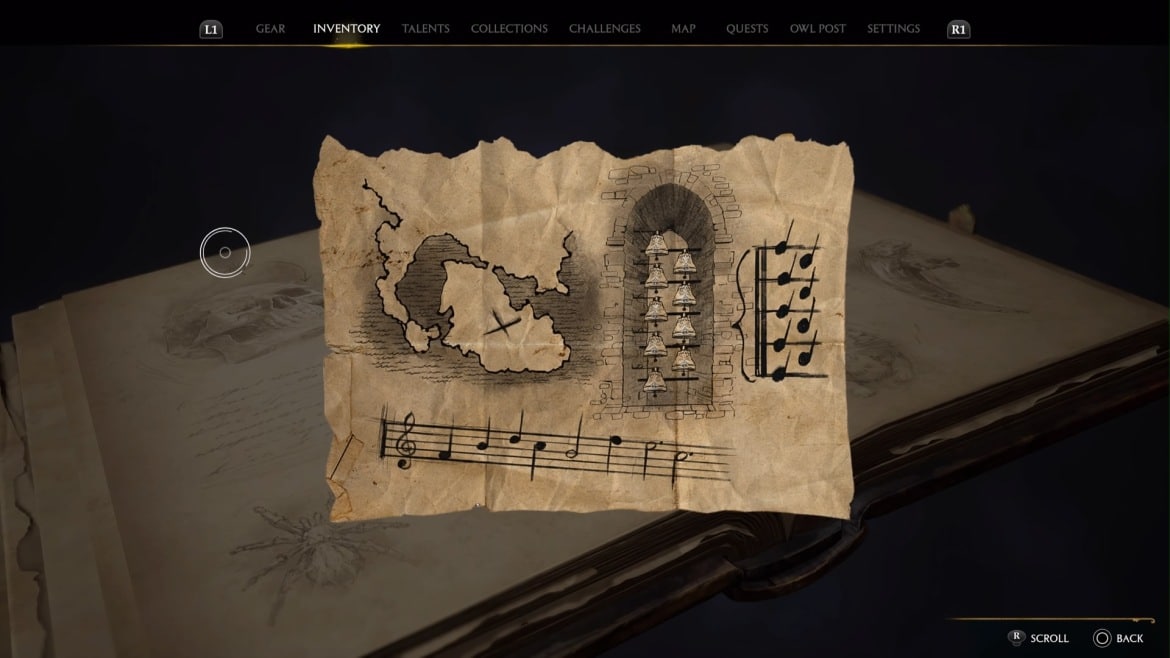The height and width of the screenshot is (658, 1170).
Task: Switch to the Gear tab
Action: click(270, 29)
